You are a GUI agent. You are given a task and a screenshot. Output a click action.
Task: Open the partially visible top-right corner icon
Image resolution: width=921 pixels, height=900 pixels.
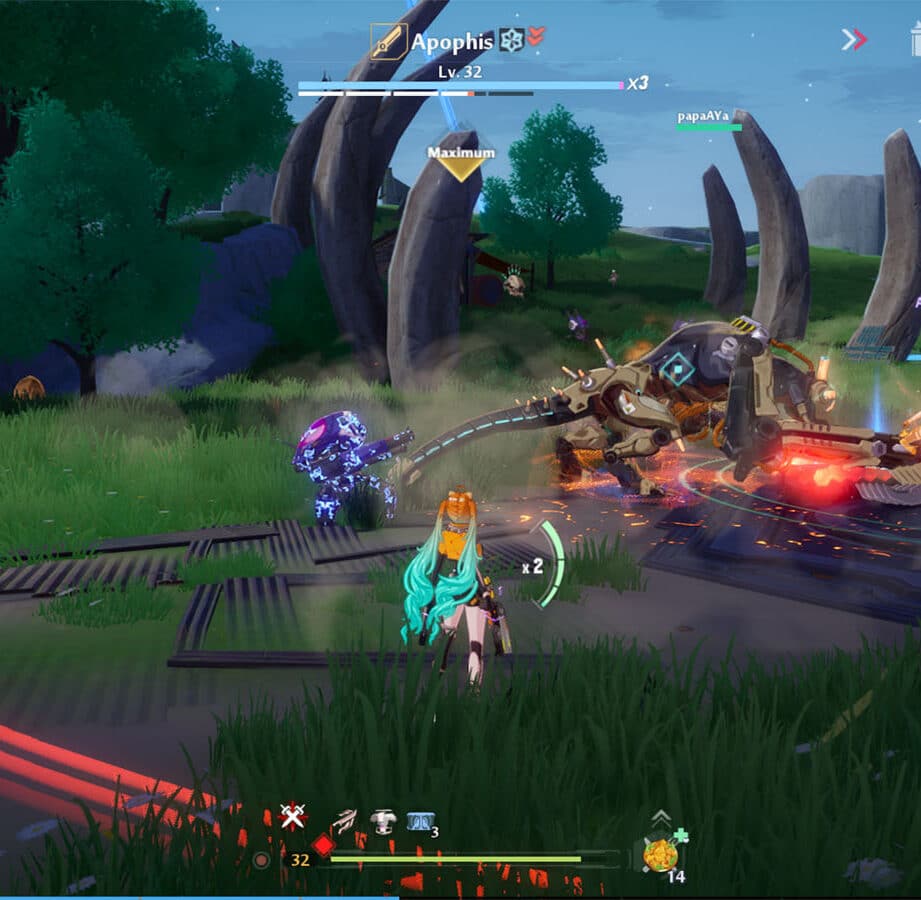(x=915, y=40)
